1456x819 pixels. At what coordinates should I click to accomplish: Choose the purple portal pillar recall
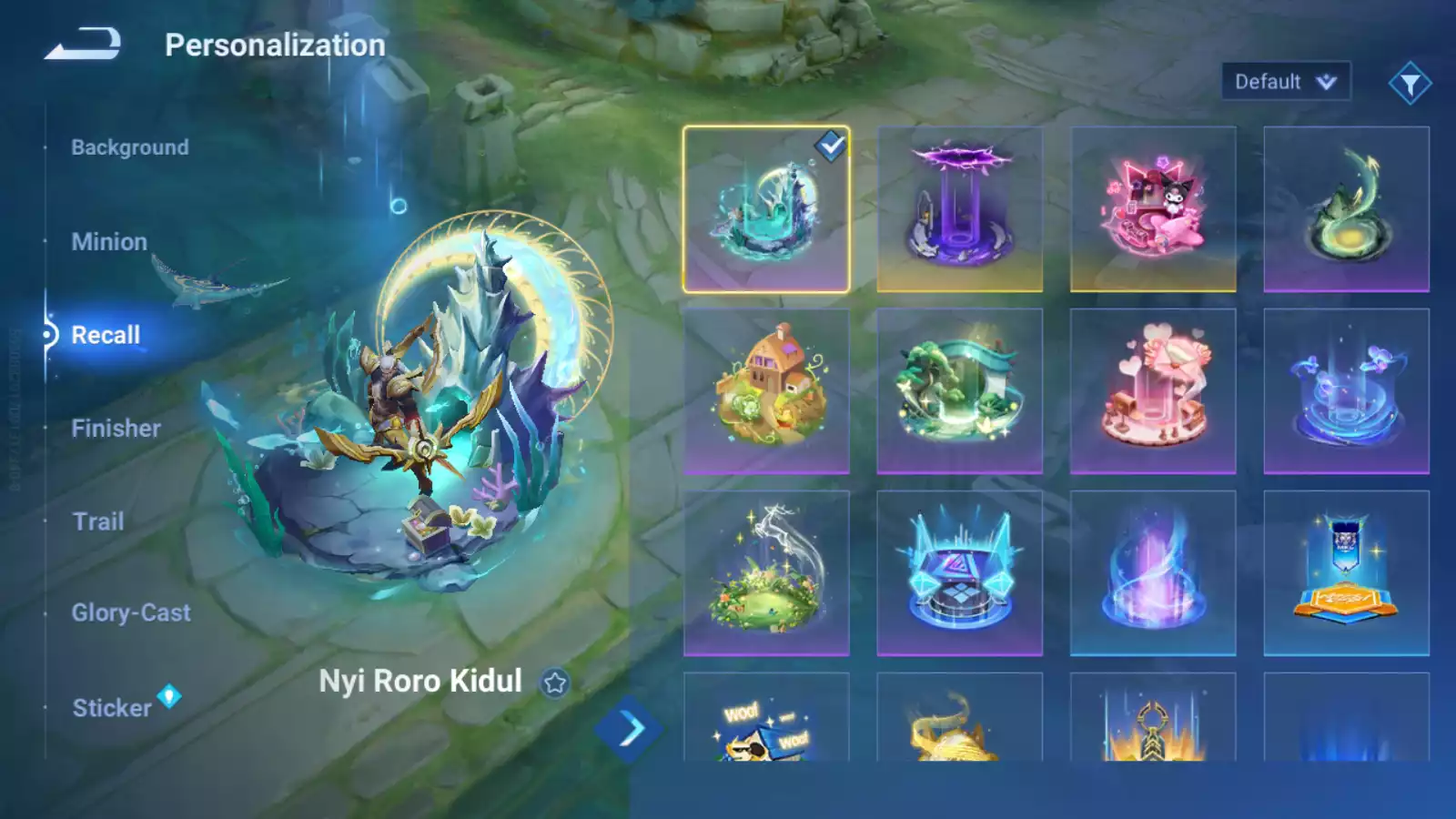[x=959, y=209]
